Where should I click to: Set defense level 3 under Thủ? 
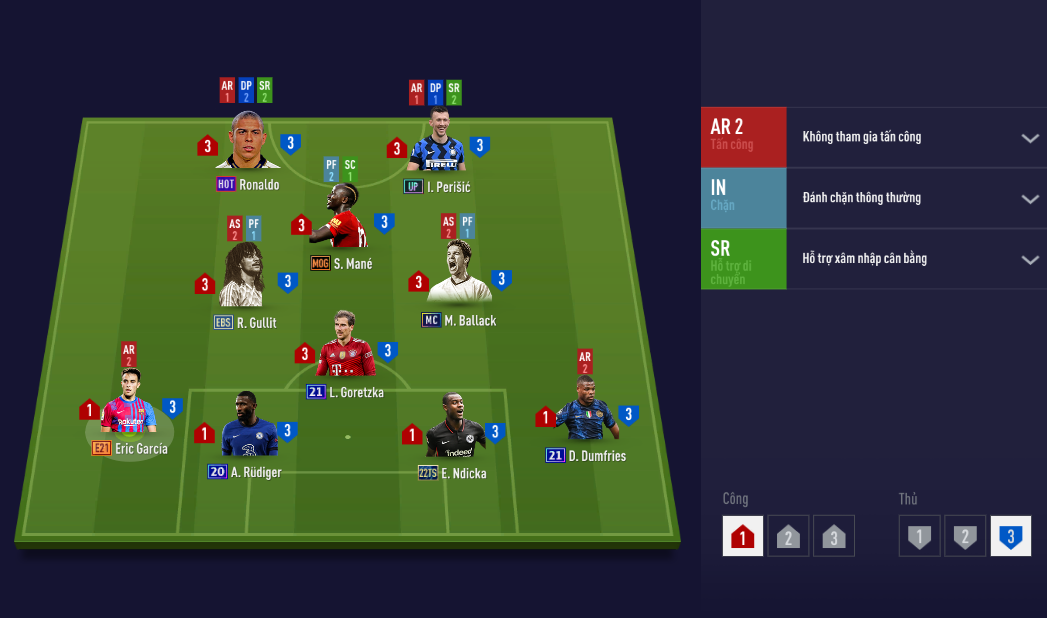[x=1010, y=537]
